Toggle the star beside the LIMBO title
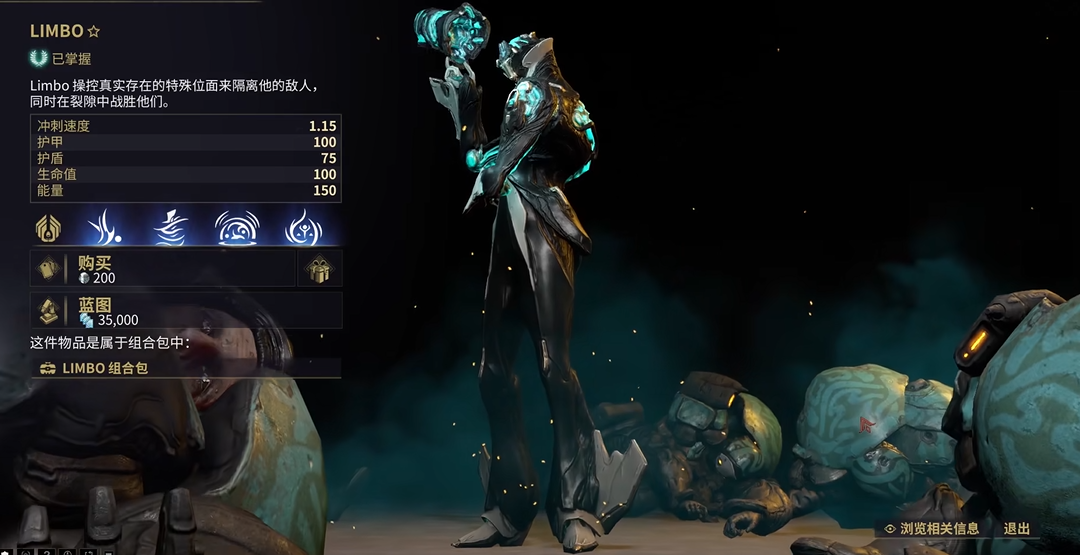 [94, 32]
